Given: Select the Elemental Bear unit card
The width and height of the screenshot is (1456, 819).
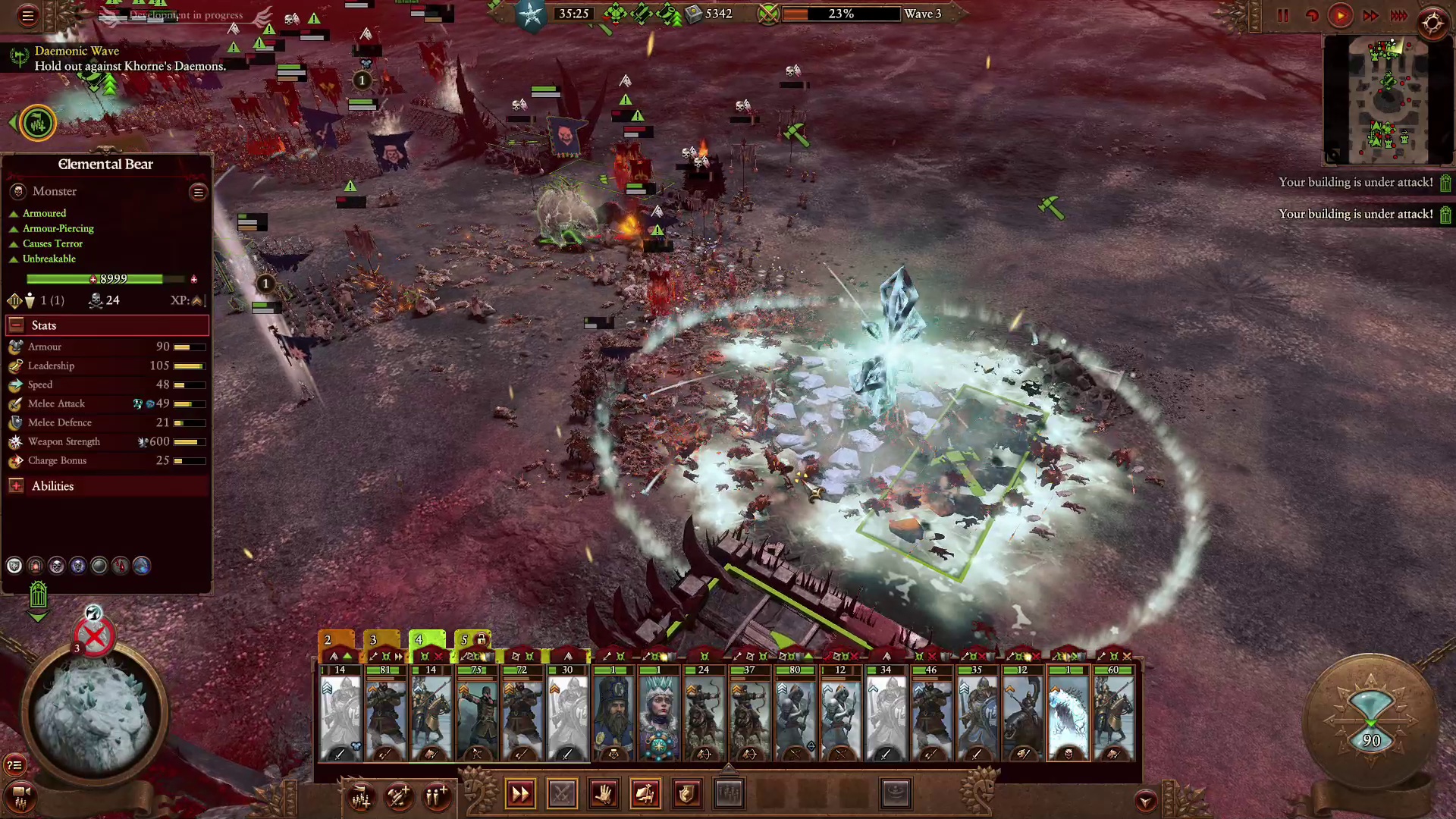Looking at the screenshot, I should coord(1068,714).
